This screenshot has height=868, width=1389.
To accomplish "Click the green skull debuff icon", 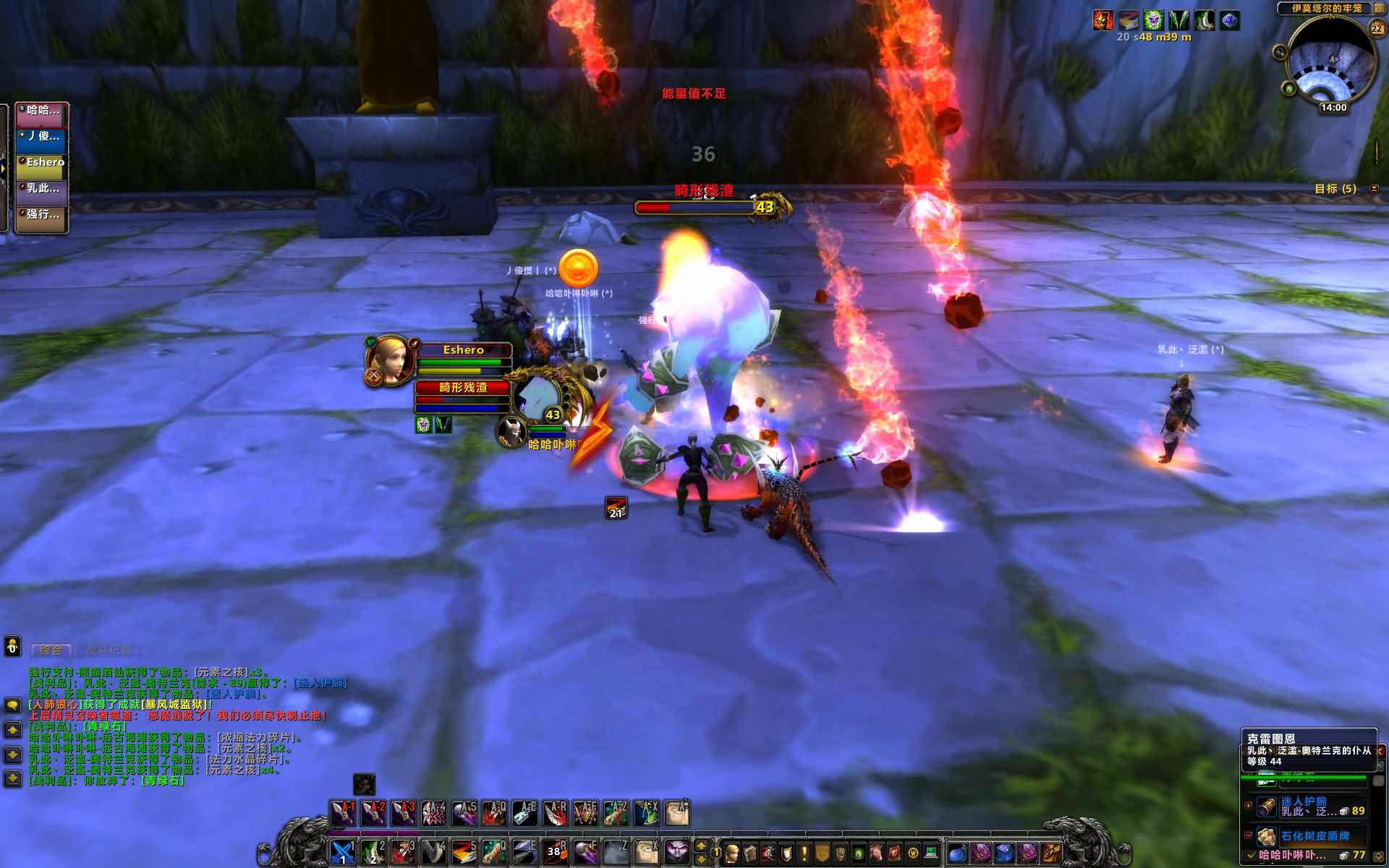I will [x=1152, y=20].
